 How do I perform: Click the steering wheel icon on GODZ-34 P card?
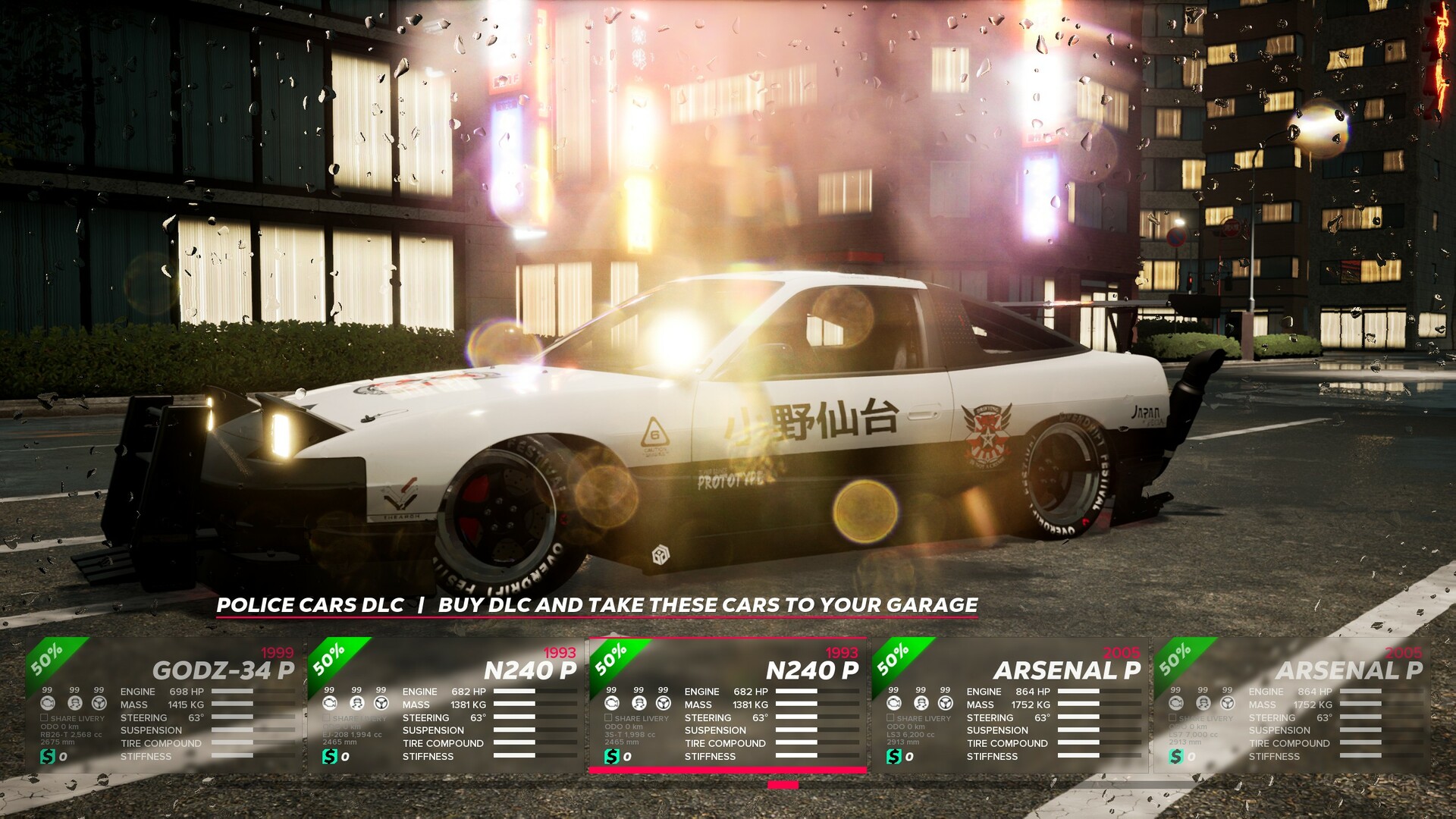[99, 704]
